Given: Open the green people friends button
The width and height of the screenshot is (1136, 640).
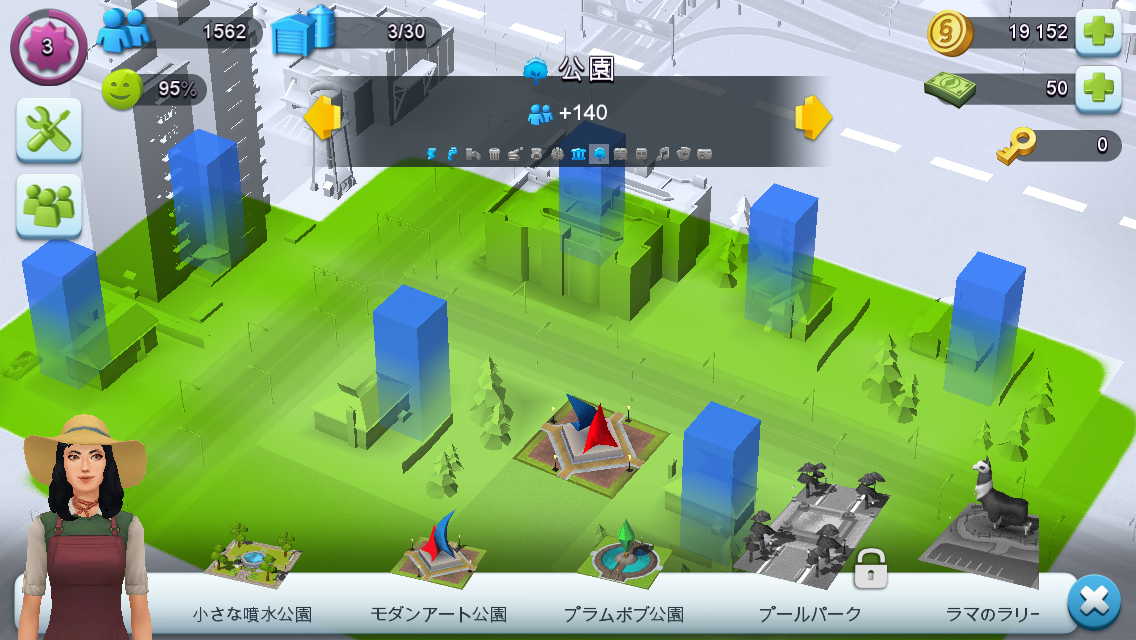Looking at the screenshot, I should (48, 206).
